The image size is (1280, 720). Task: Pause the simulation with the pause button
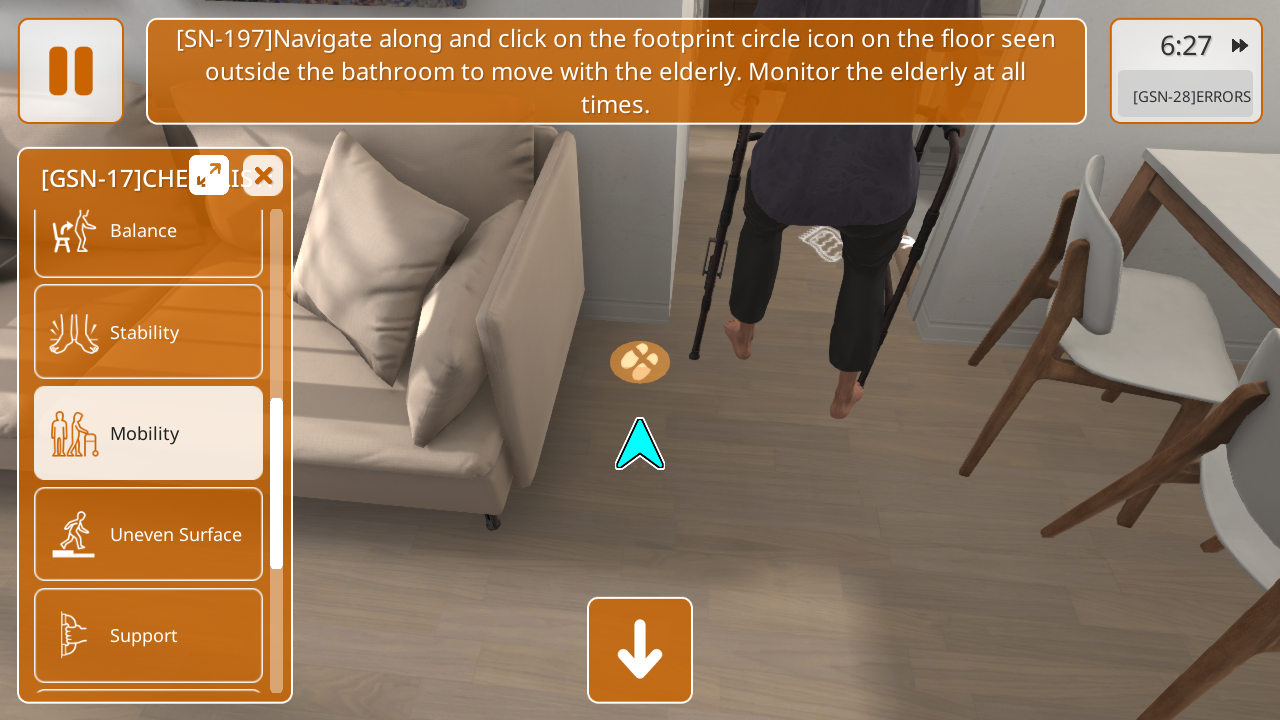[x=71, y=71]
